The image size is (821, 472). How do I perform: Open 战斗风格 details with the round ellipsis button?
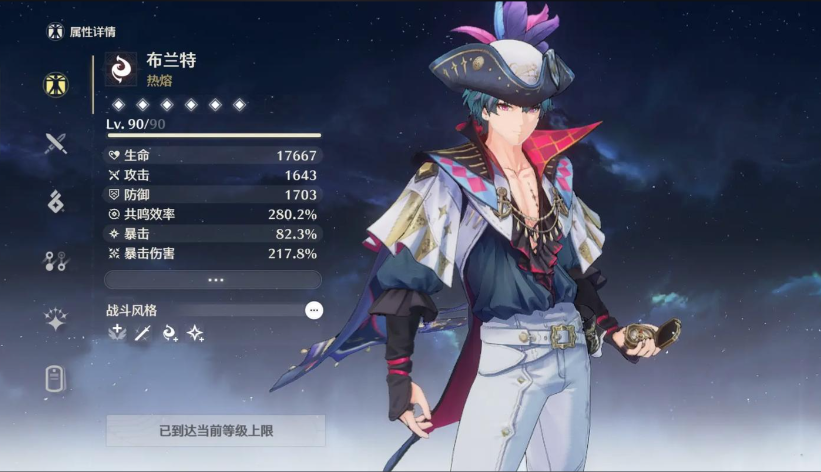[314, 310]
